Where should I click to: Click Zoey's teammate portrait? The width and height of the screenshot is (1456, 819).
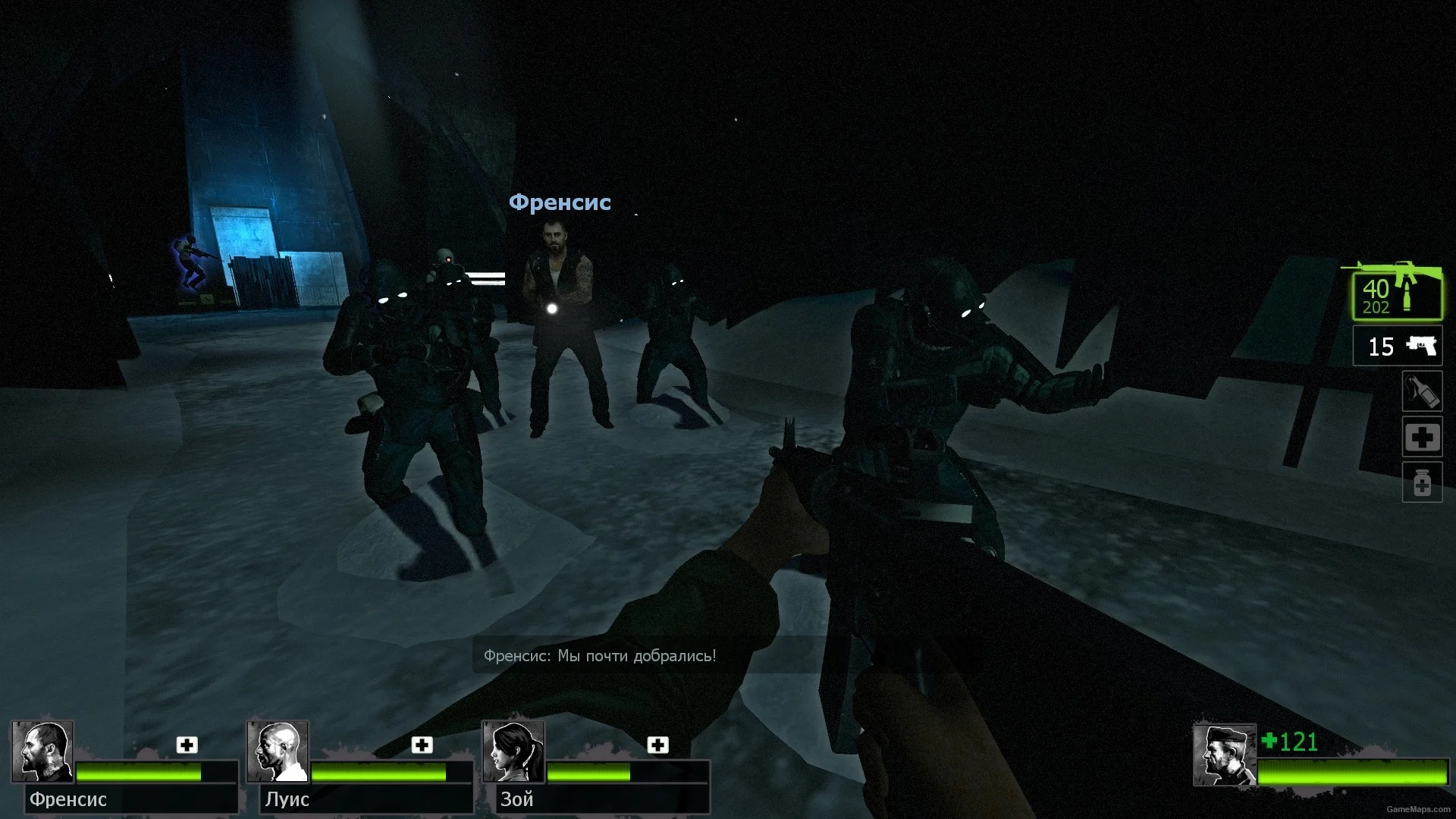click(x=514, y=751)
